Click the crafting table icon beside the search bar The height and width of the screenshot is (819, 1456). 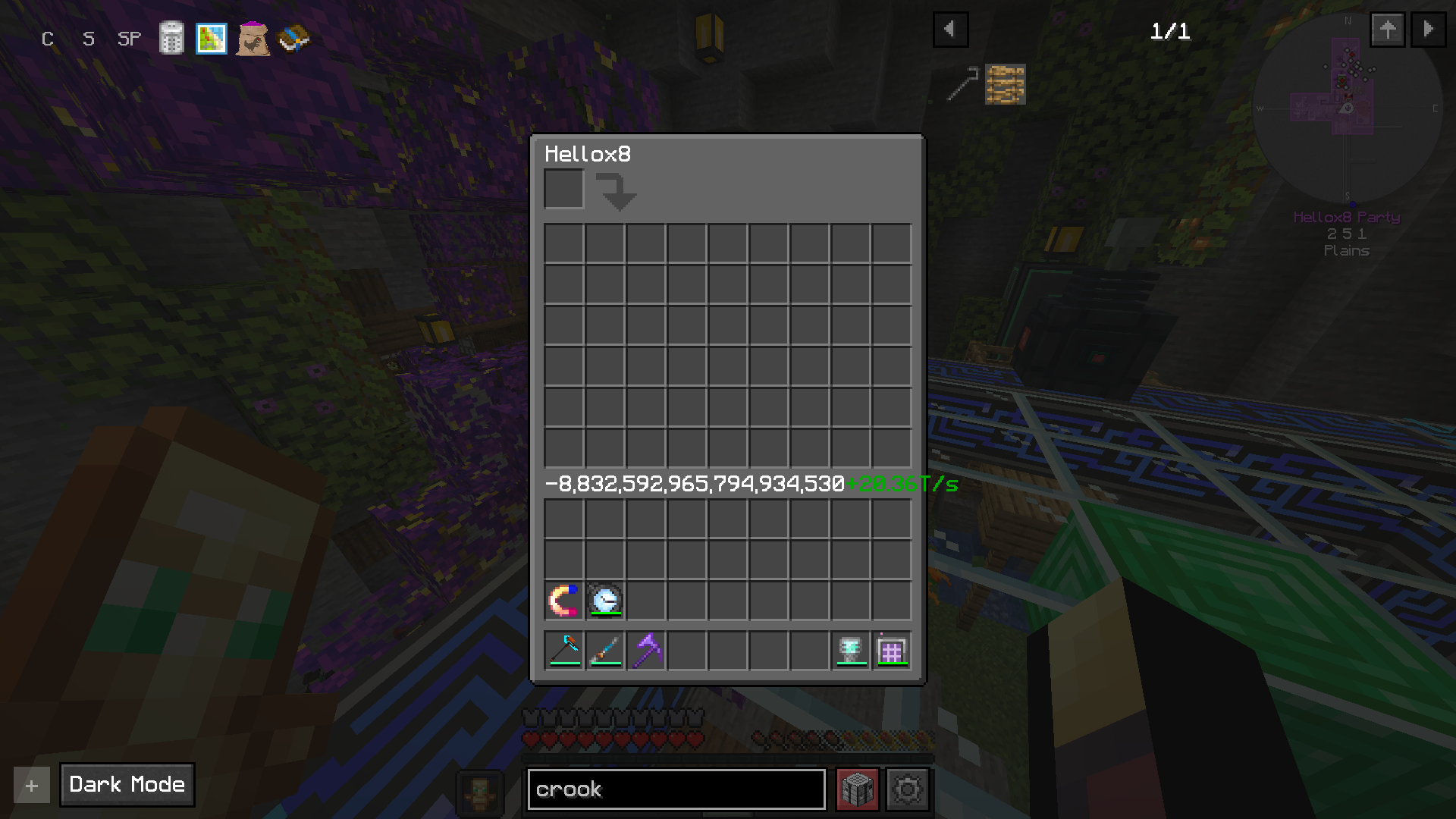pos(857,789)
